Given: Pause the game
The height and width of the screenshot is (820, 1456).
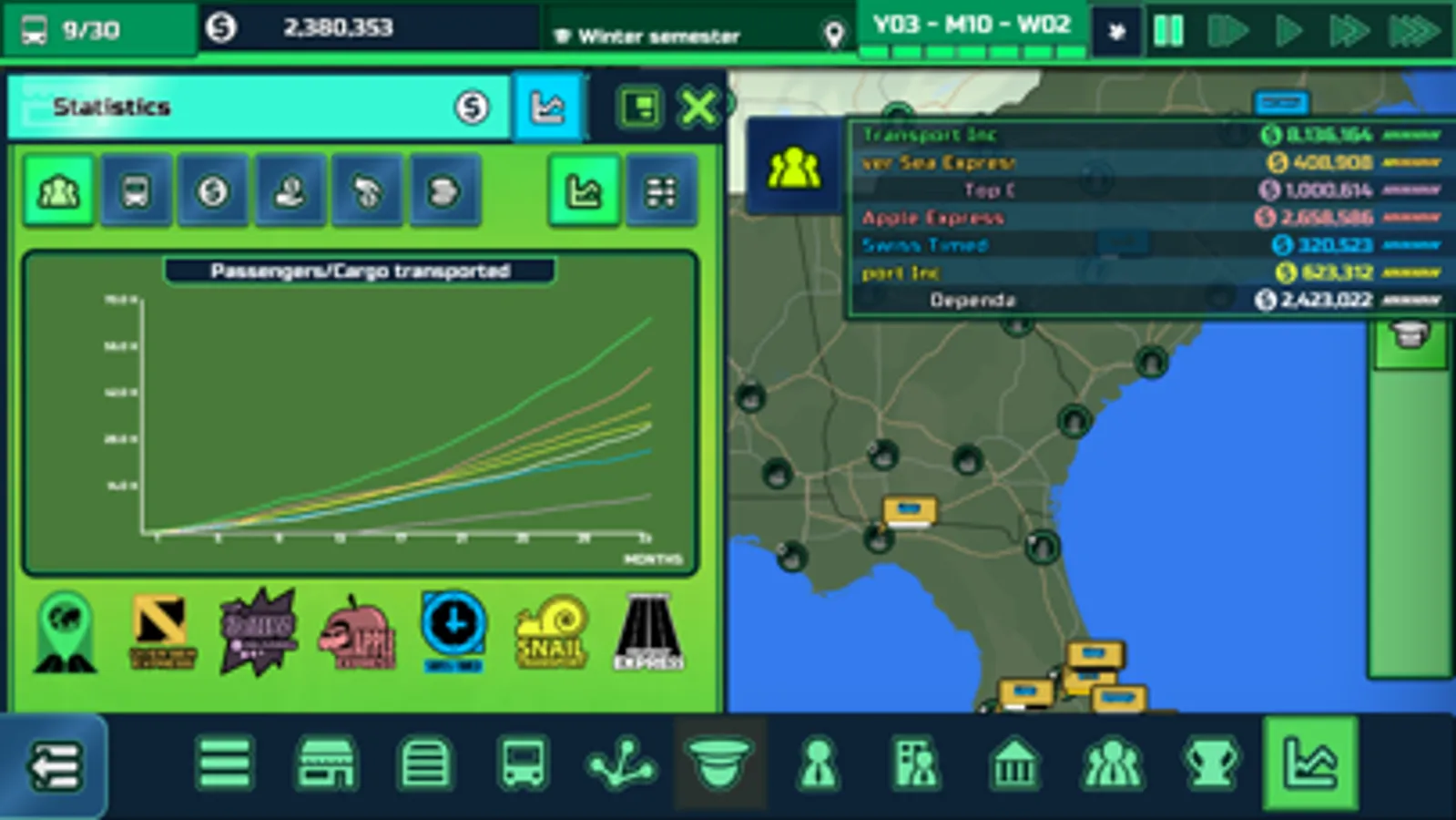Looking at the screenshot, I should point(1170,27).
